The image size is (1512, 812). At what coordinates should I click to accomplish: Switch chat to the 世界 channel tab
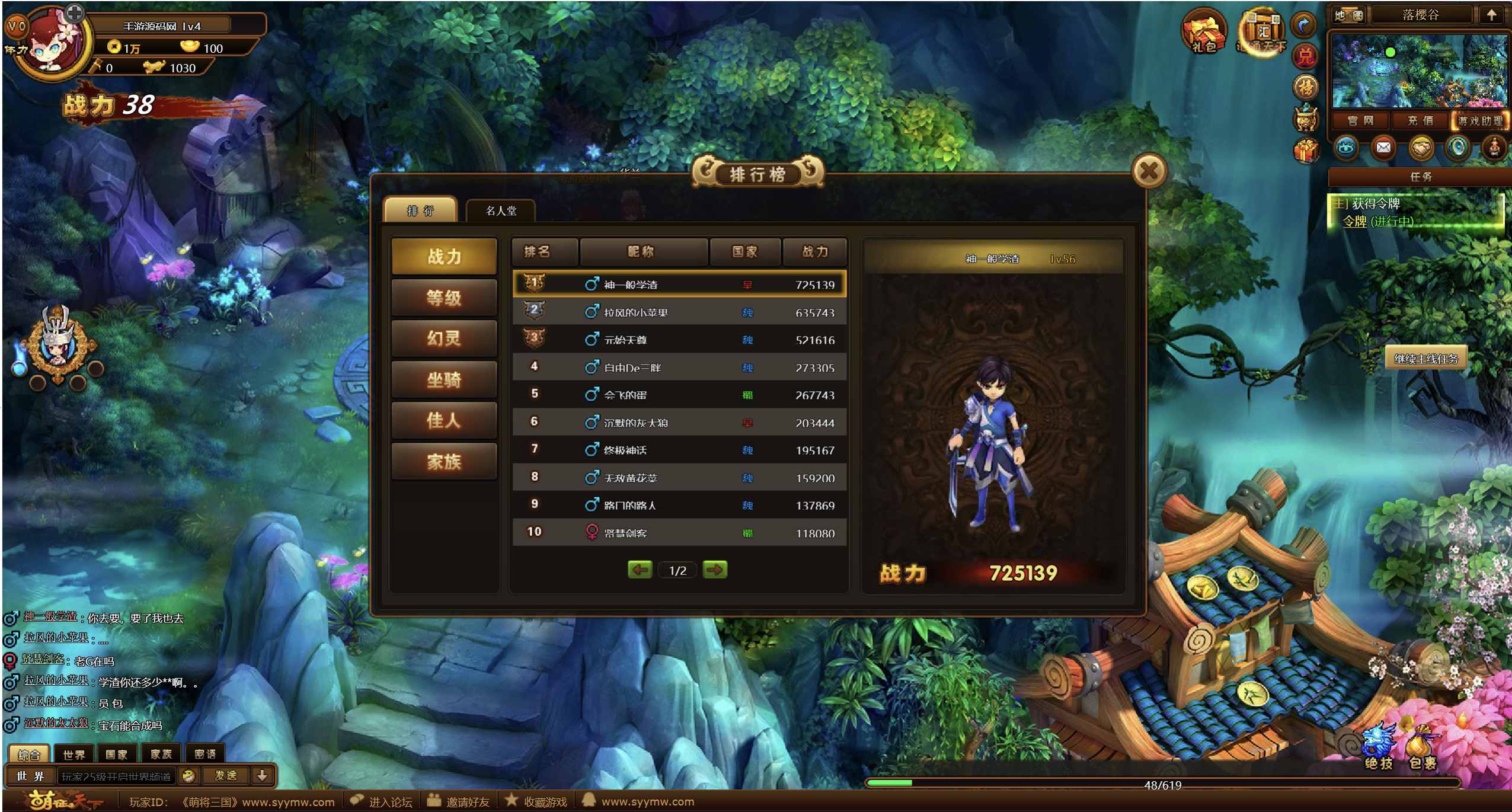tap(73, 754)
